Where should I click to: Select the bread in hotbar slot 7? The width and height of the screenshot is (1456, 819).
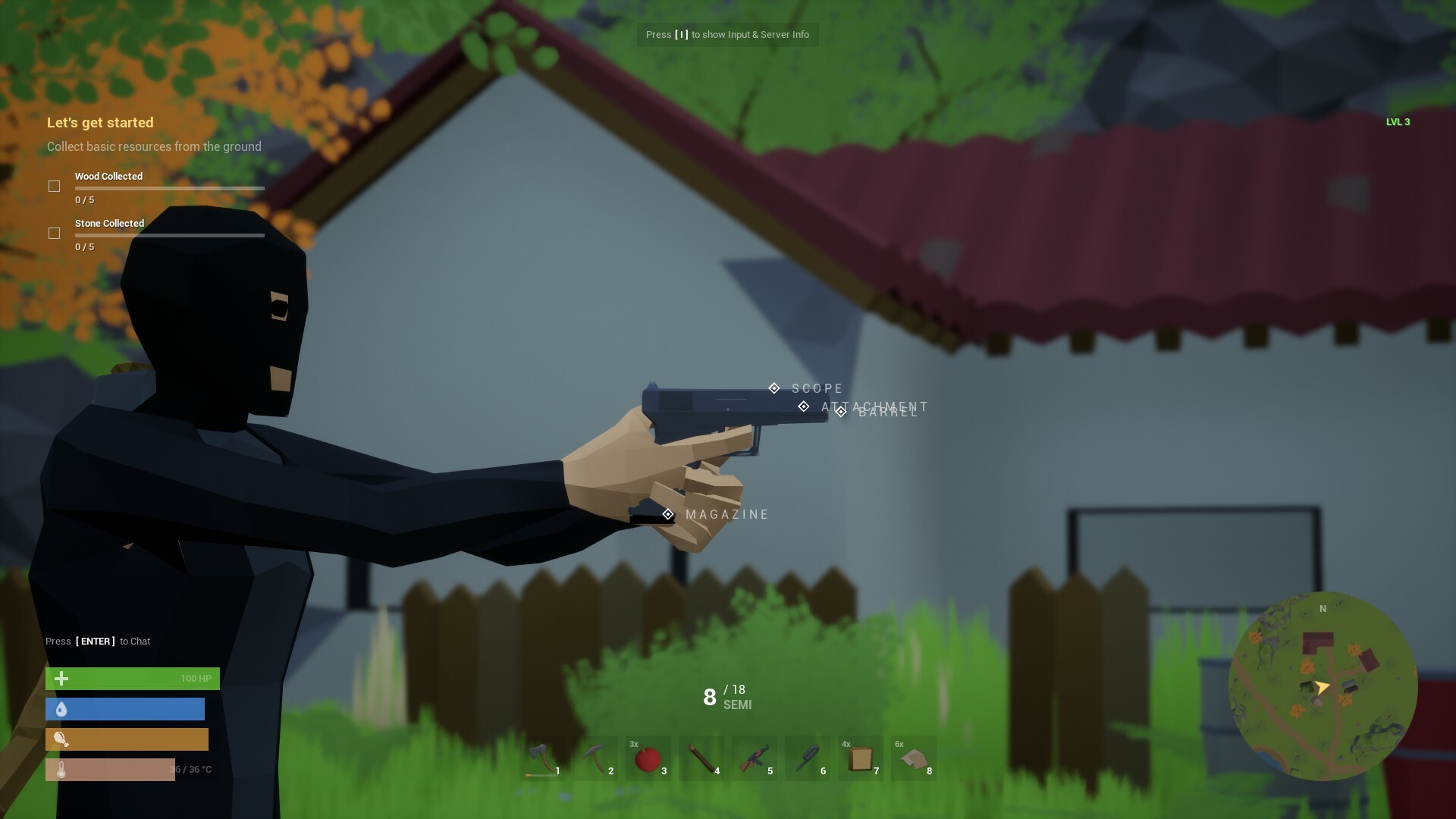click(861, 758)
